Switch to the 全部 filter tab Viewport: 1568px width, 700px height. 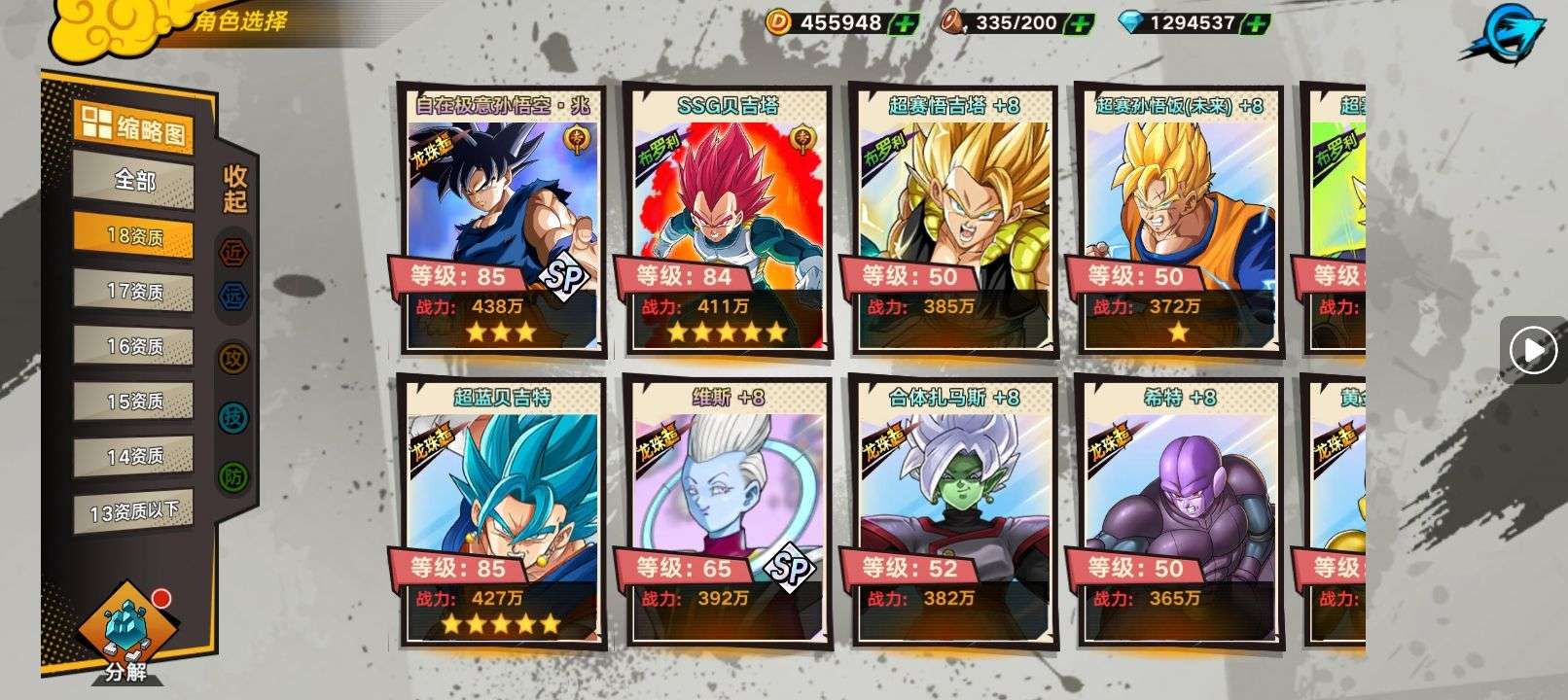134,180
